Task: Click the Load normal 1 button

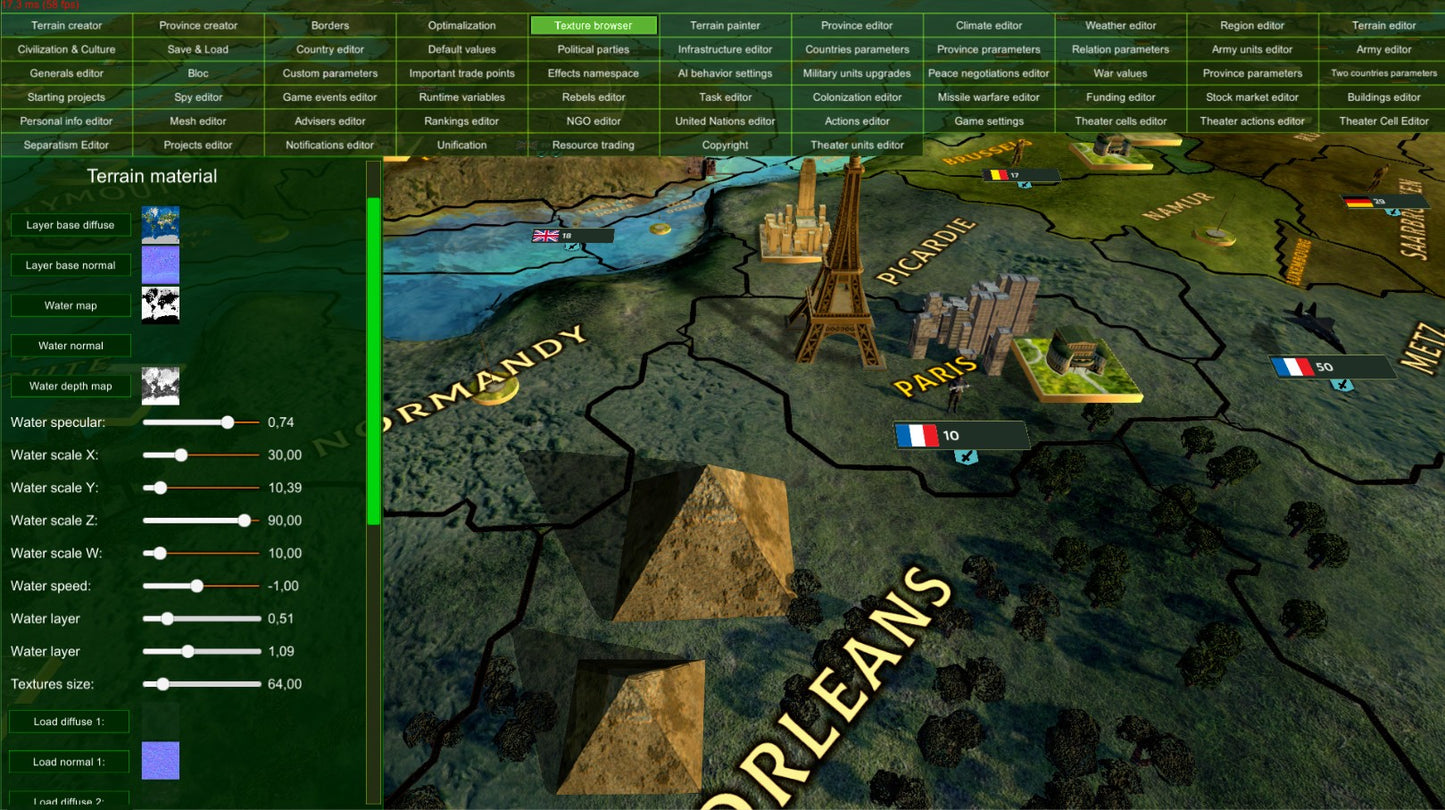Action: click(69, 761)
